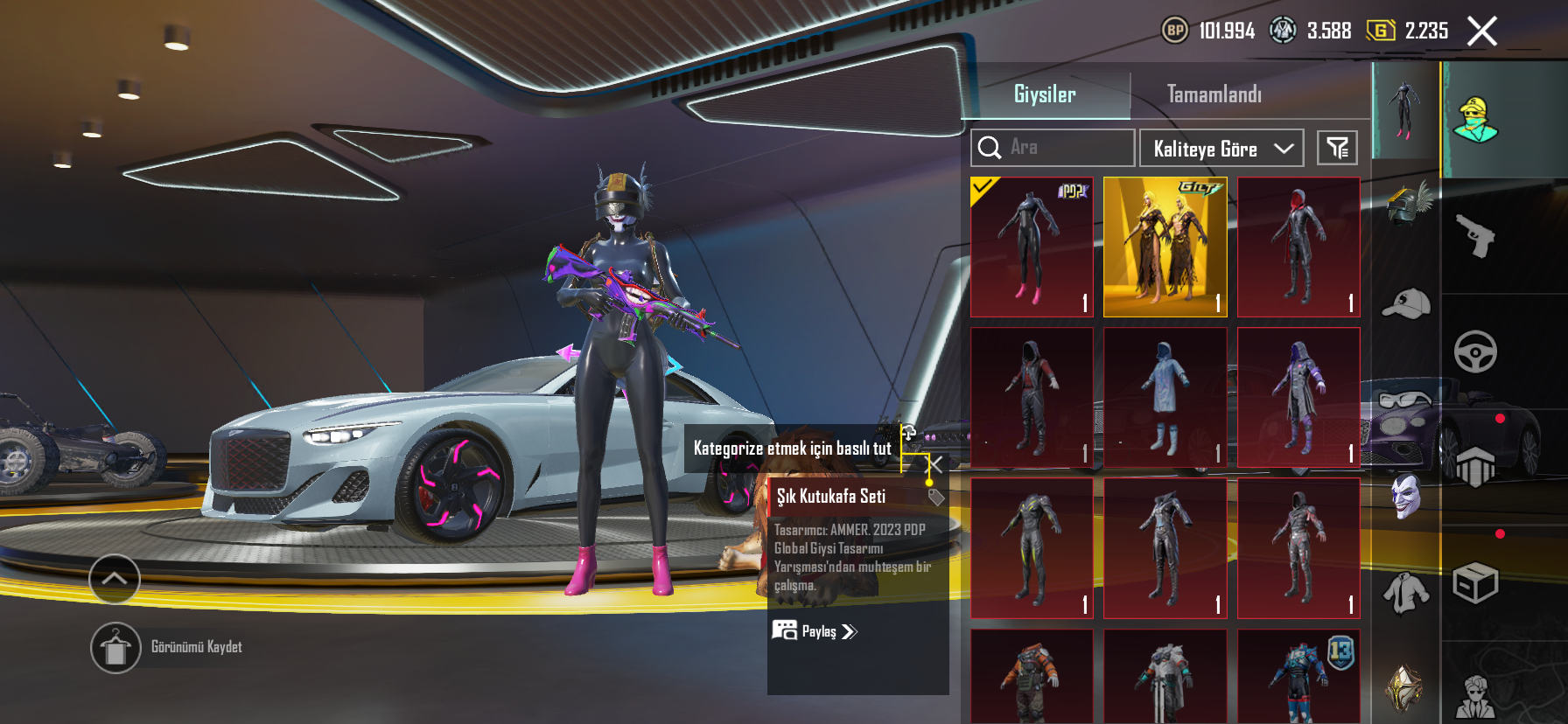Expand the upward arrow circle button
The height and width of the screenshot is (724, 1568).
[115, 579]
